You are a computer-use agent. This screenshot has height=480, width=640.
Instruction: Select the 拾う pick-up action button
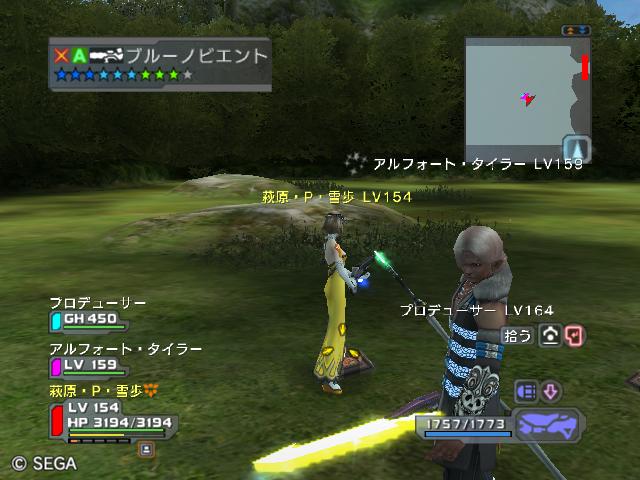coord(517,336)
